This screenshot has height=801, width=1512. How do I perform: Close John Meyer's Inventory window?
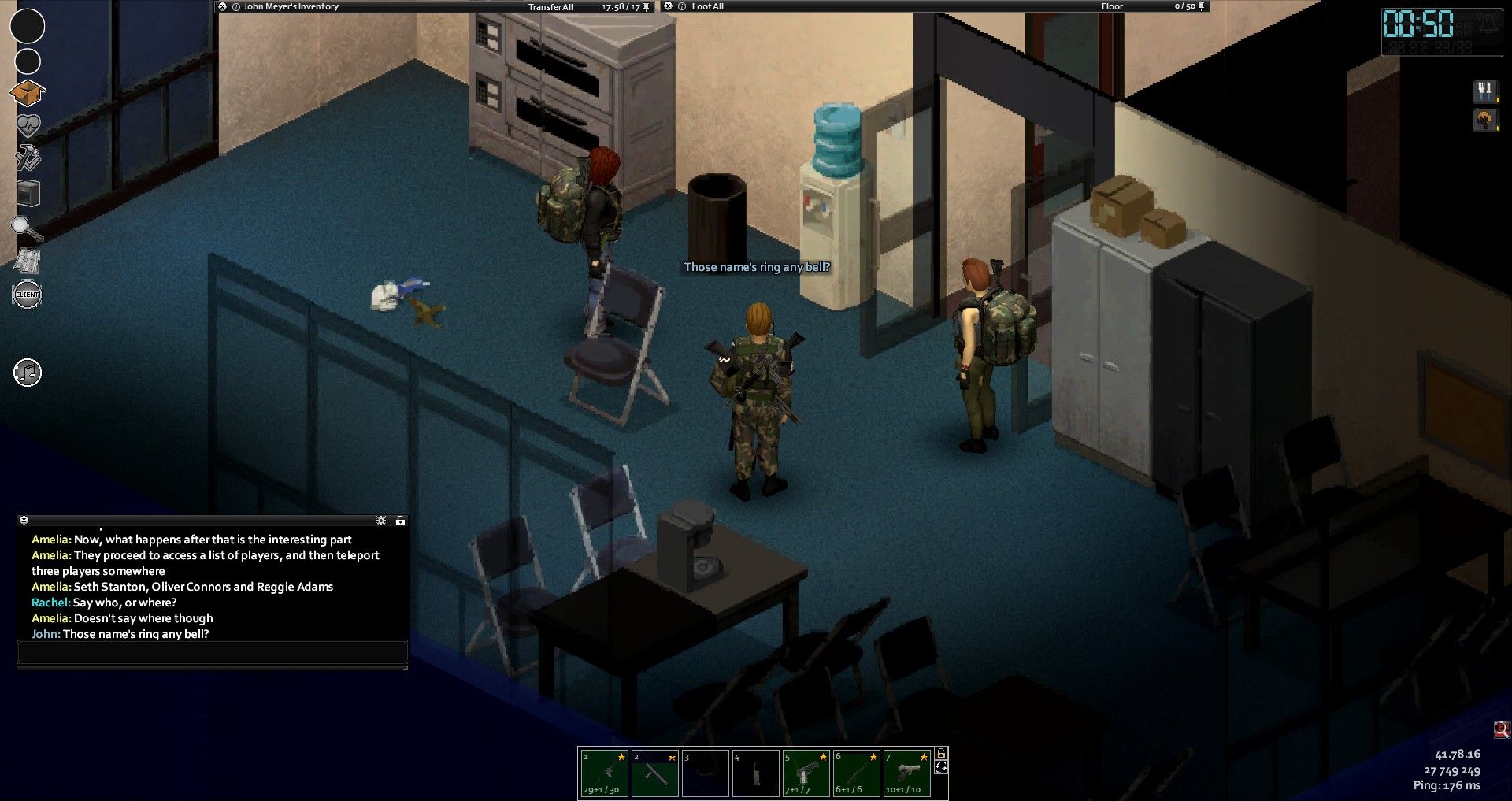(x=223, y=6)
